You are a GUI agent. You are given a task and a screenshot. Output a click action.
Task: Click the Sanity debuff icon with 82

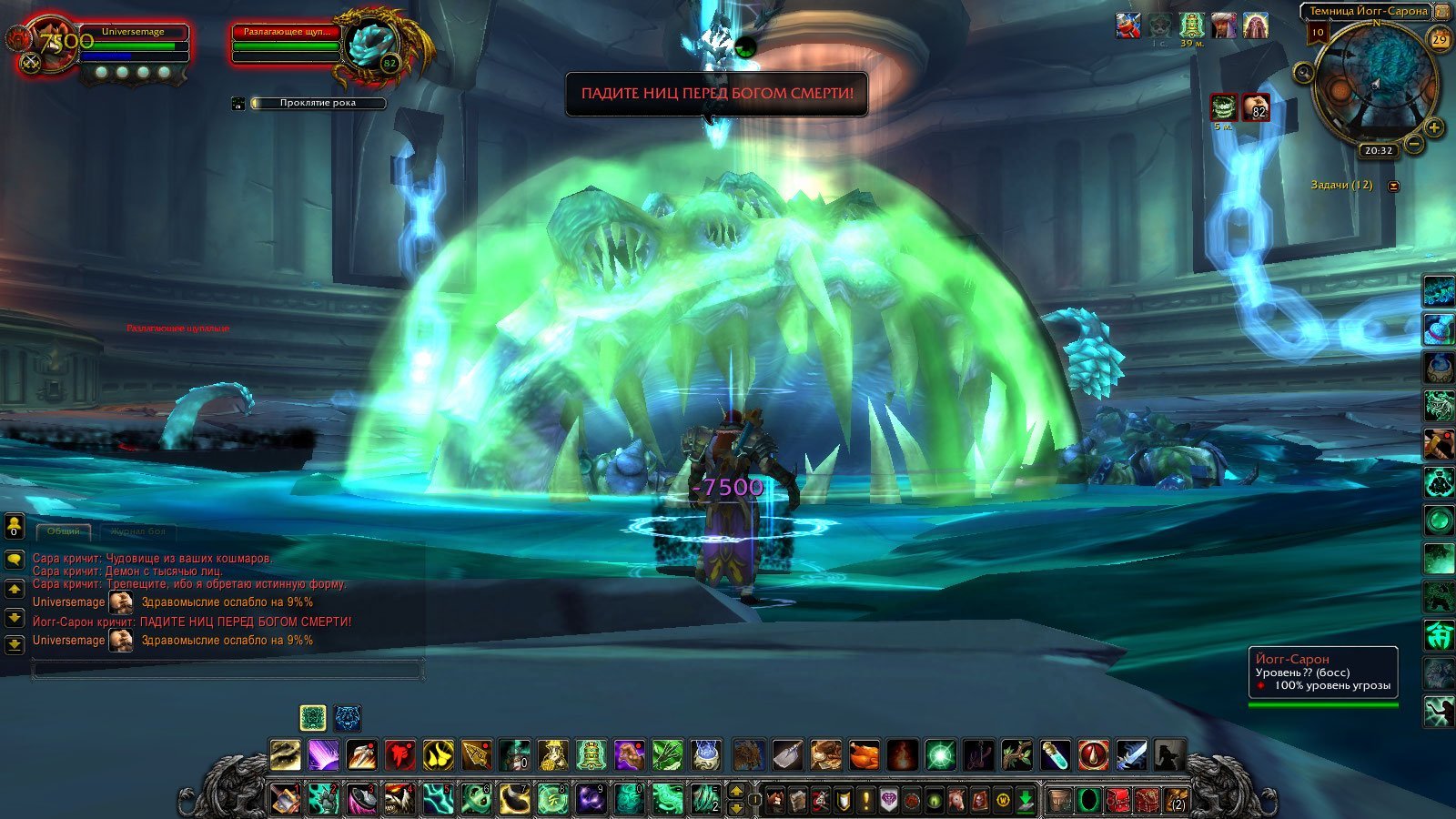(x=1257, y=107)
